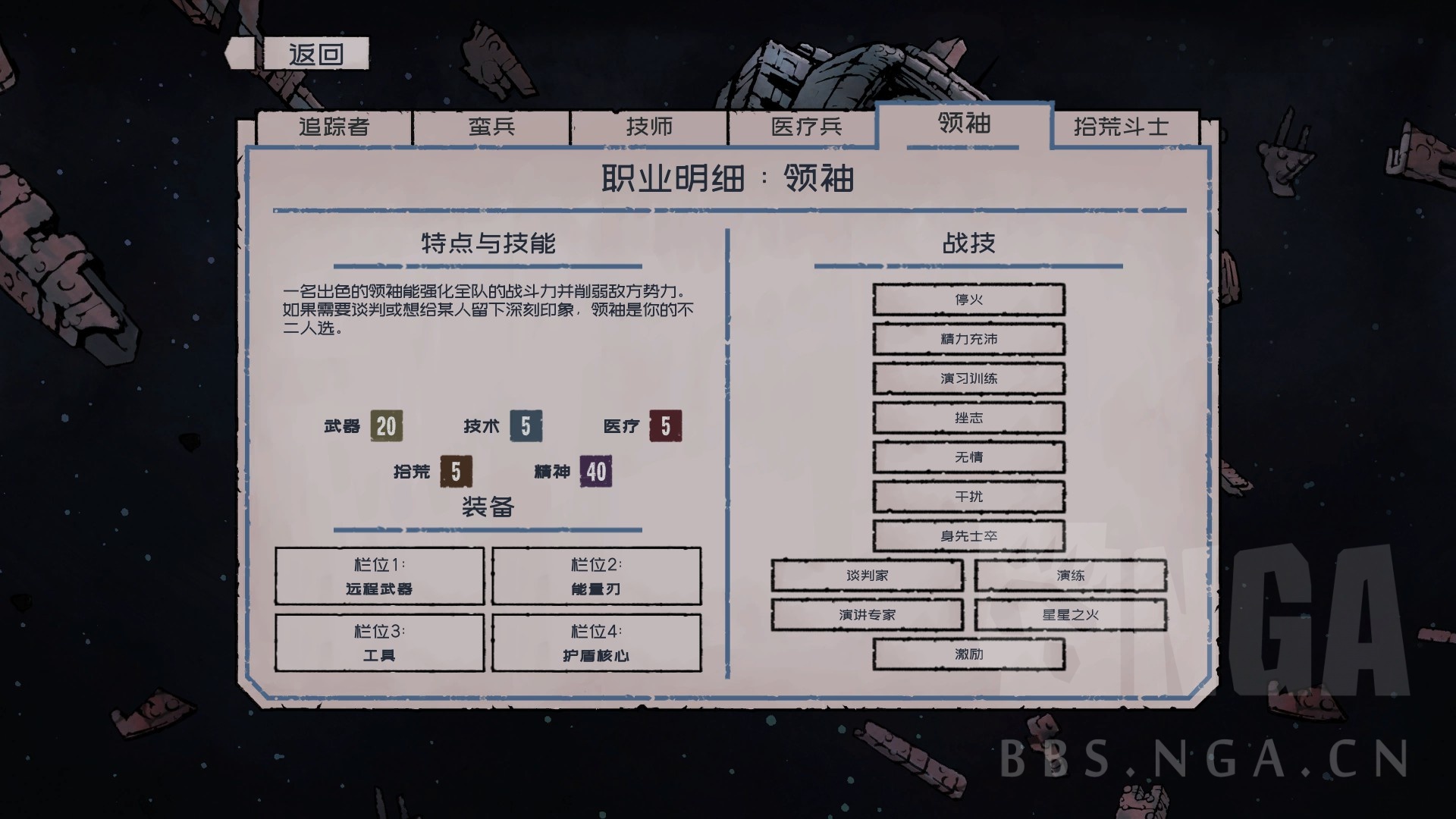
Task: Click the 返回 button to go back
Action: 318,53
